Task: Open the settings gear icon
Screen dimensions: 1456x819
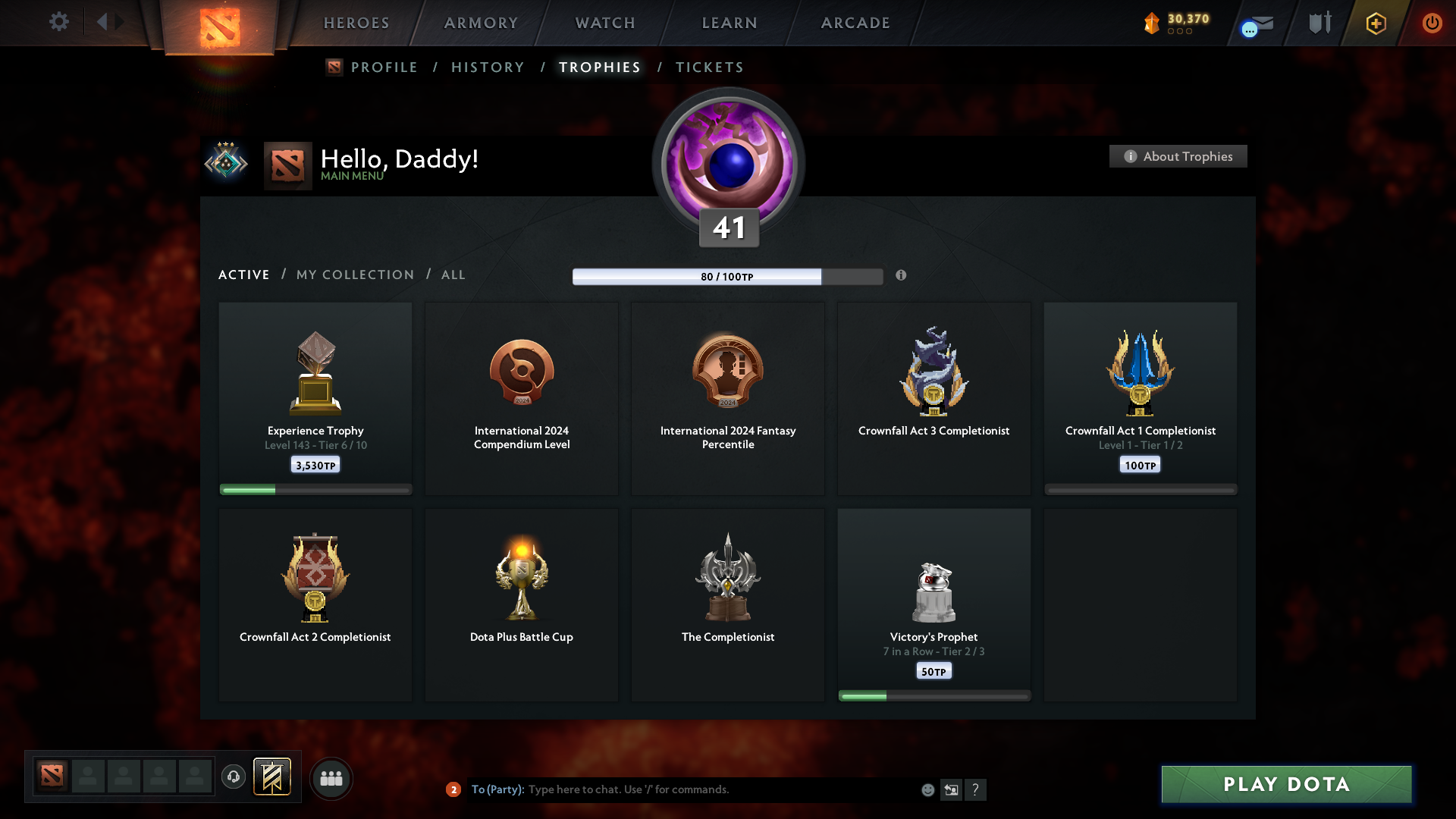Action: click(59, 22)
